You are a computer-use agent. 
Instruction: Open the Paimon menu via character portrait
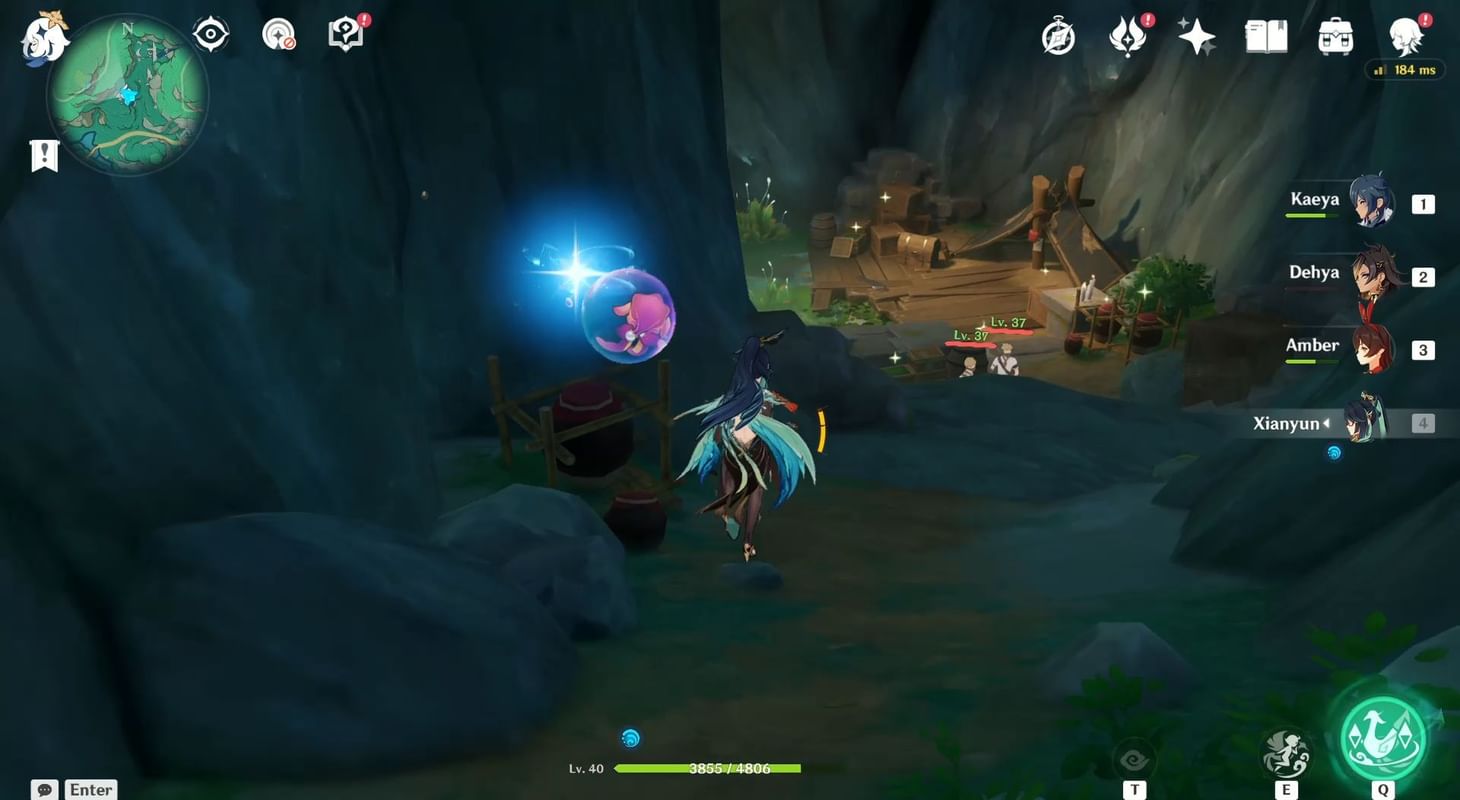1408,37
